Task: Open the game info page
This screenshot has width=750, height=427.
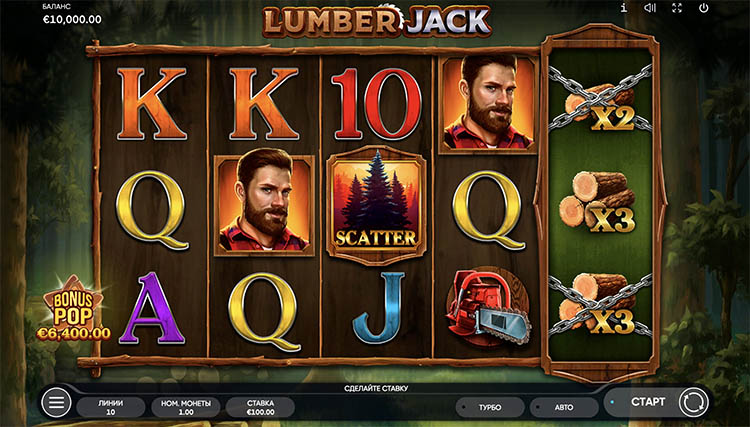Action: click(624, 9)
